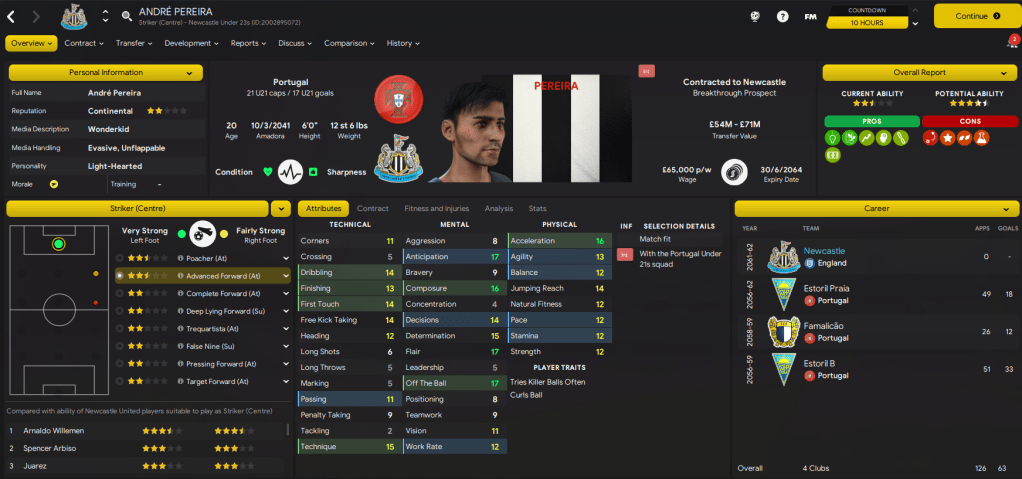Open the Reports menu

click(x=248, y=43)
